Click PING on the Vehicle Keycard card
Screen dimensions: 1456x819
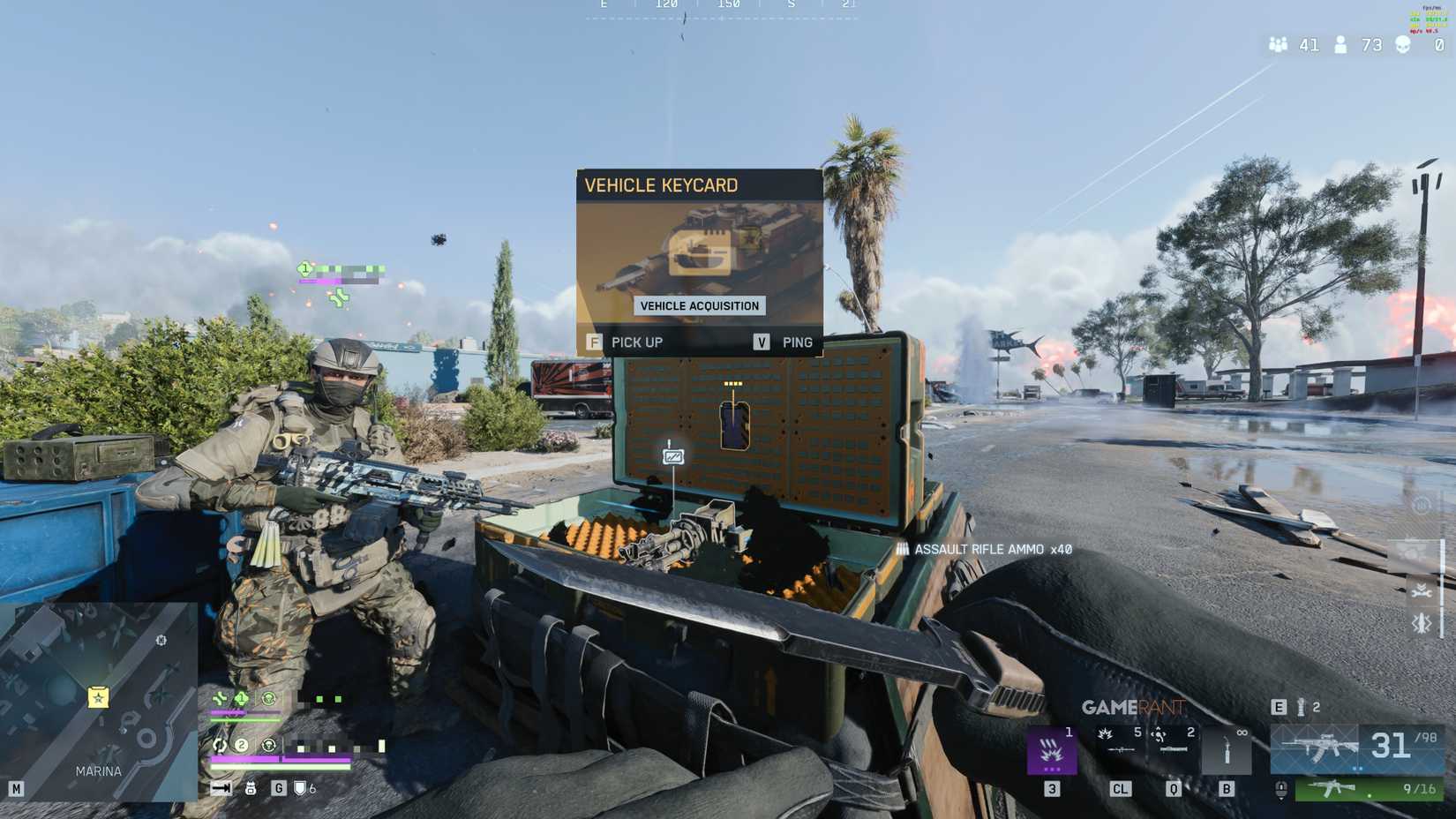tap(797, 342)
